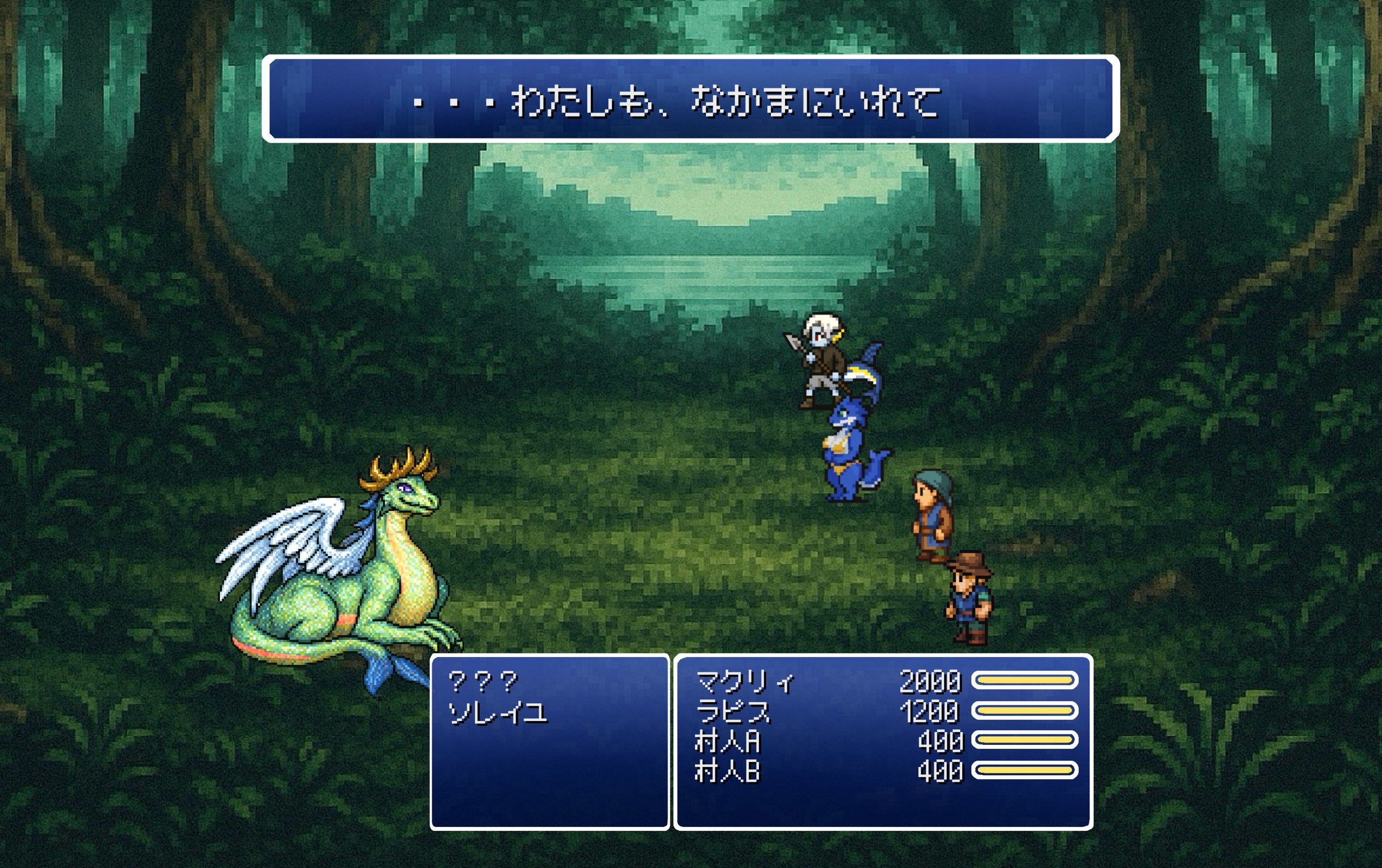Advance the わたしも、なかまにいれて message box

click(x=690, y=99)
